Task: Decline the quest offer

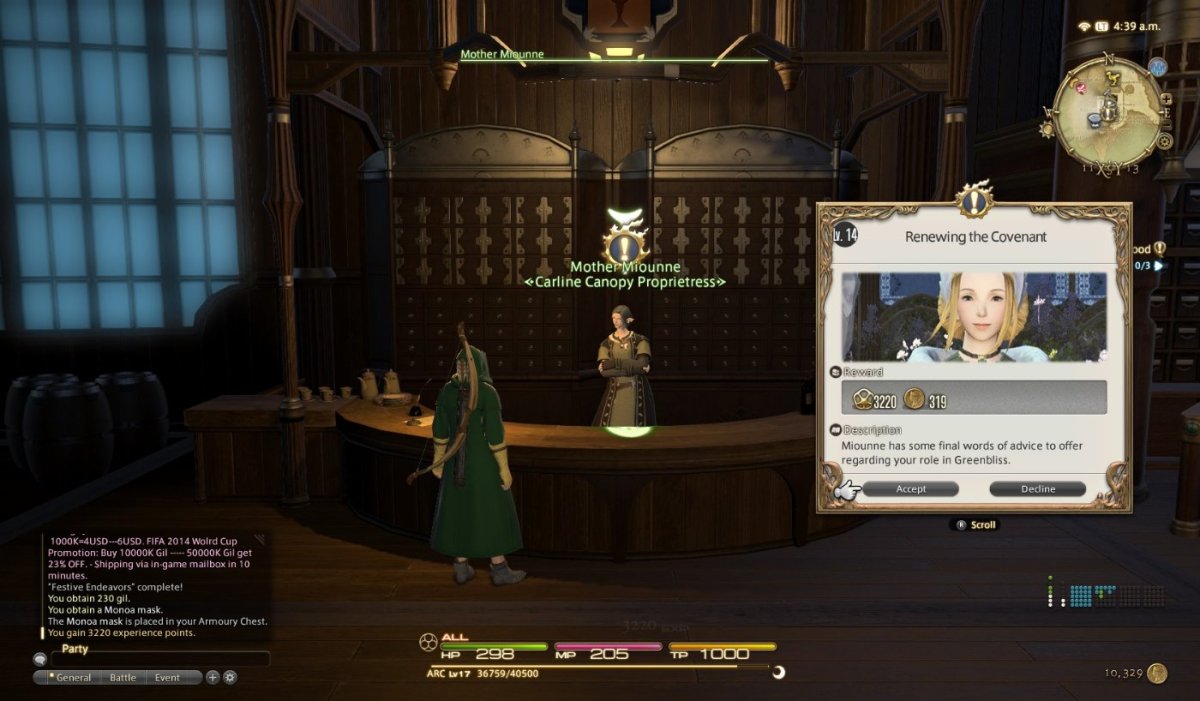Action: coord(1037,489)
